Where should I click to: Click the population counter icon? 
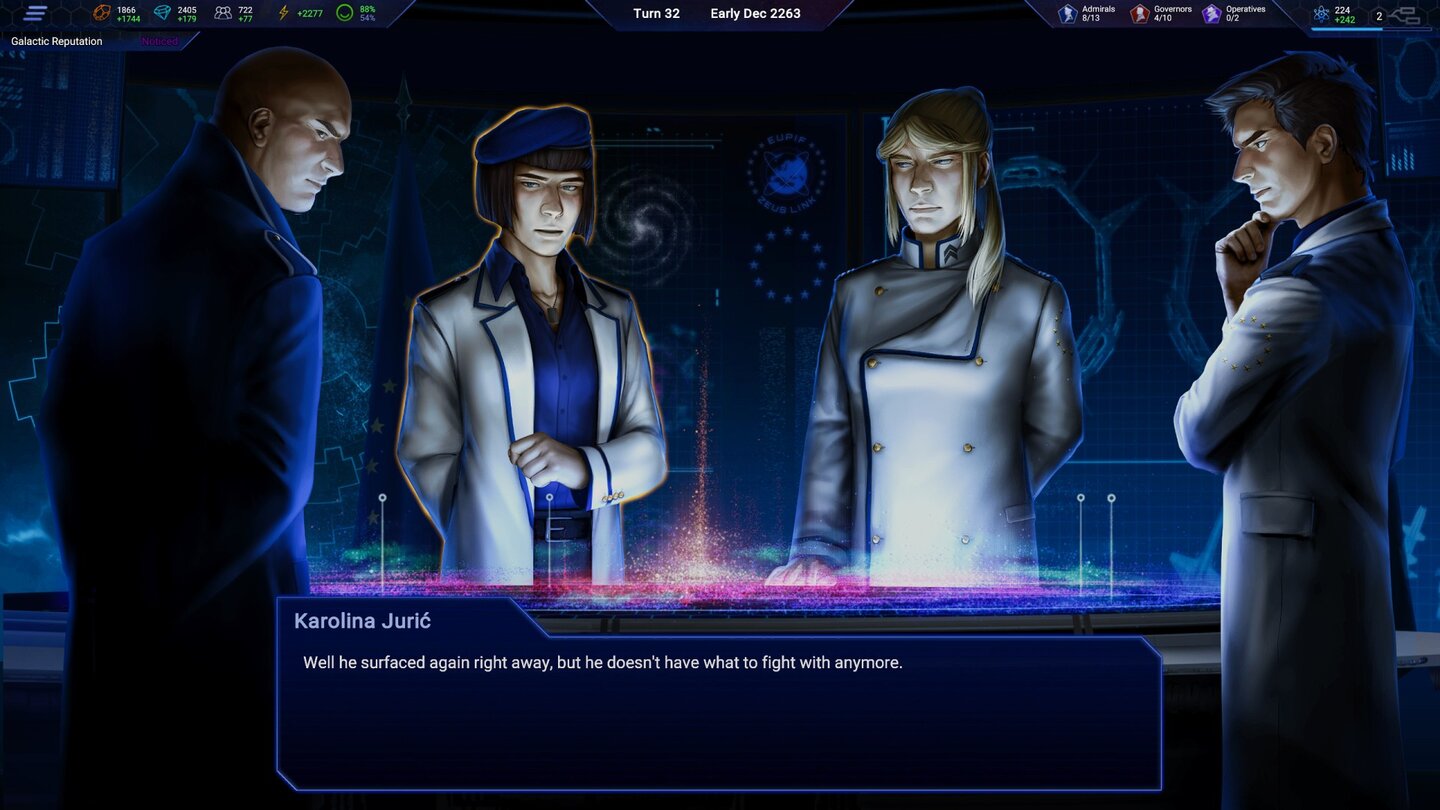click(x=225, y=11)
